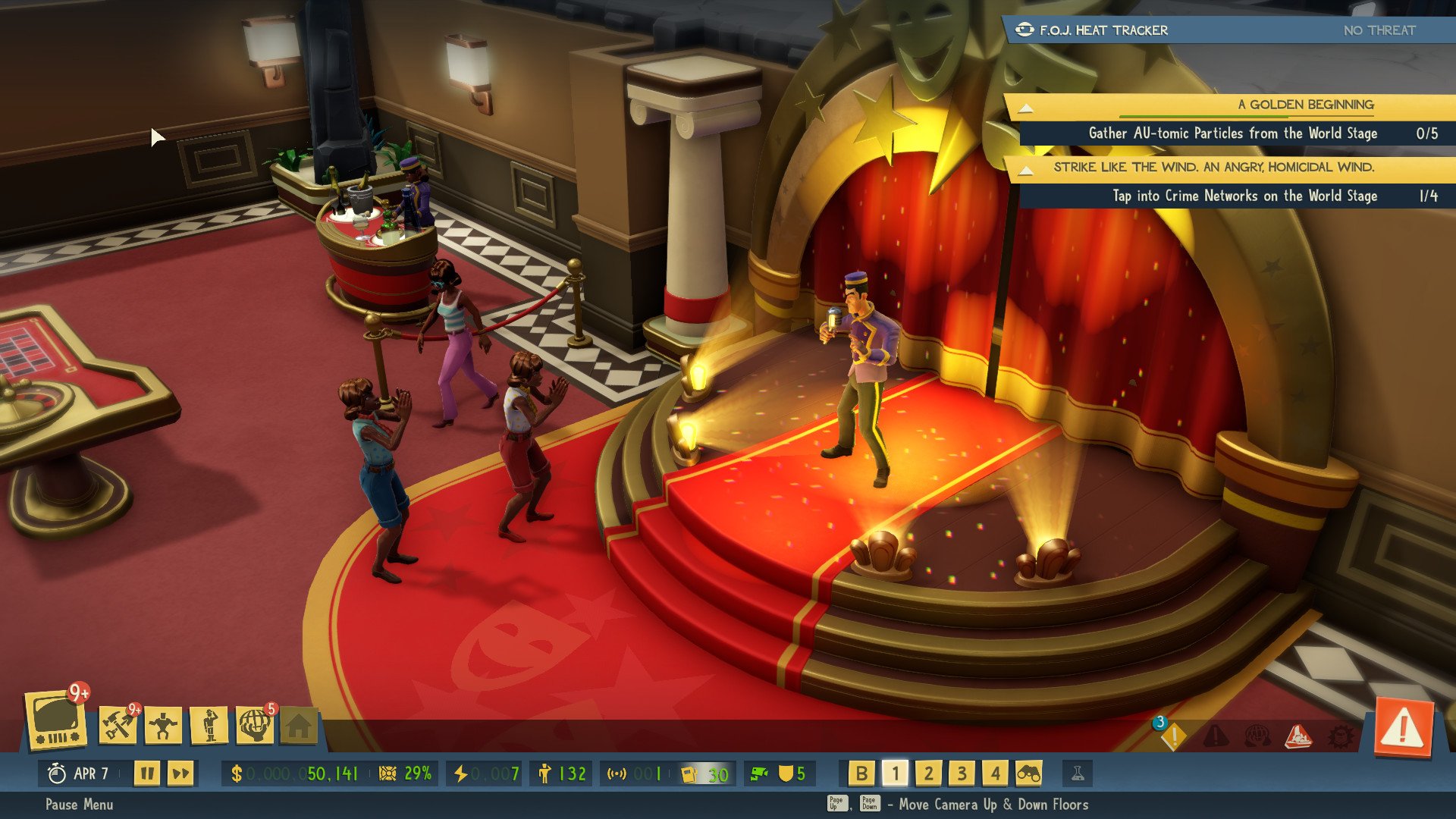Image resolution: width=1456 pixels, height=819 pixels.
Task: Fast-forward the game speed
Action: 180,773
